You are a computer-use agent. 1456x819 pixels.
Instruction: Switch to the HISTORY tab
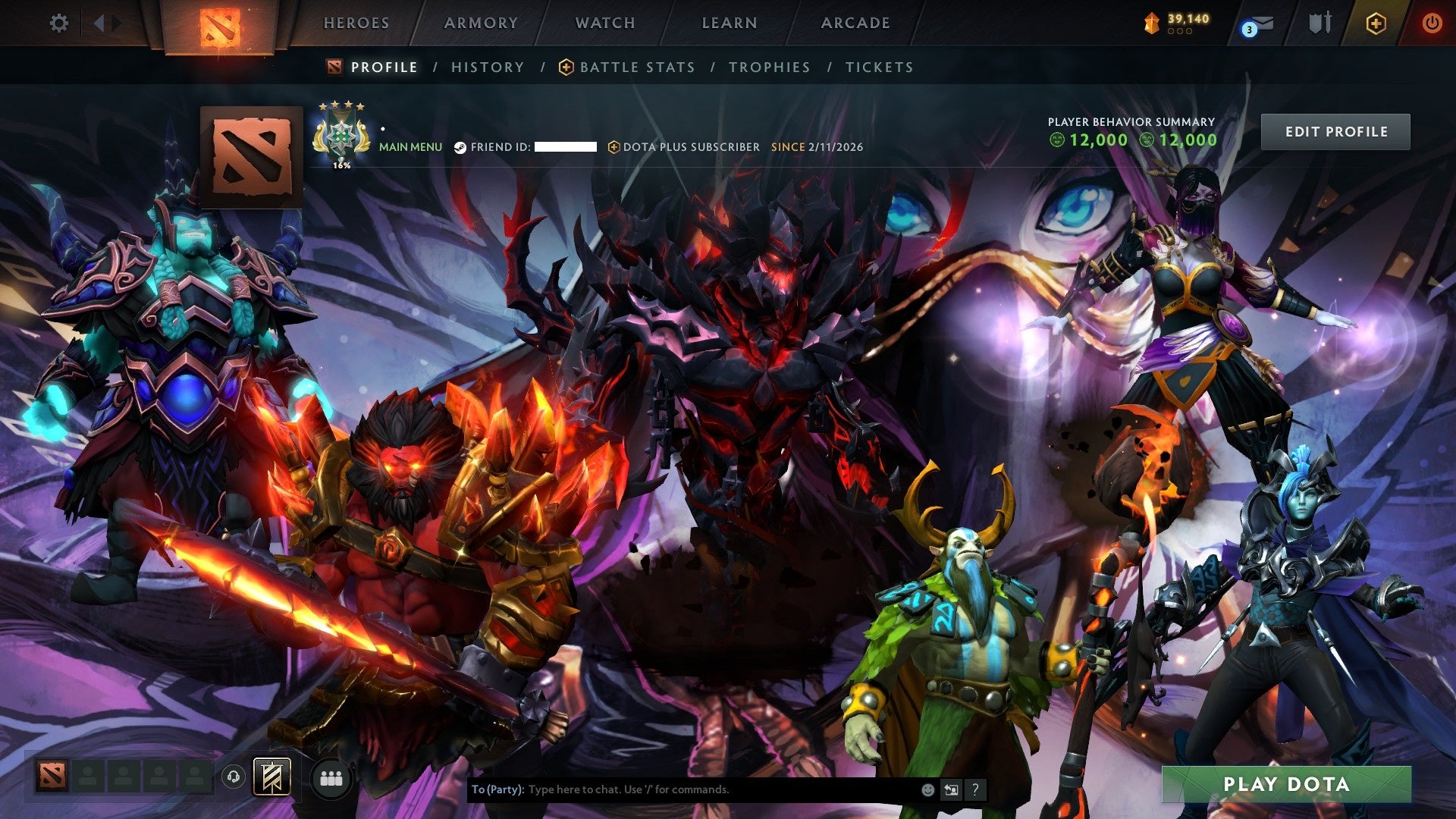tap(487, 67)
